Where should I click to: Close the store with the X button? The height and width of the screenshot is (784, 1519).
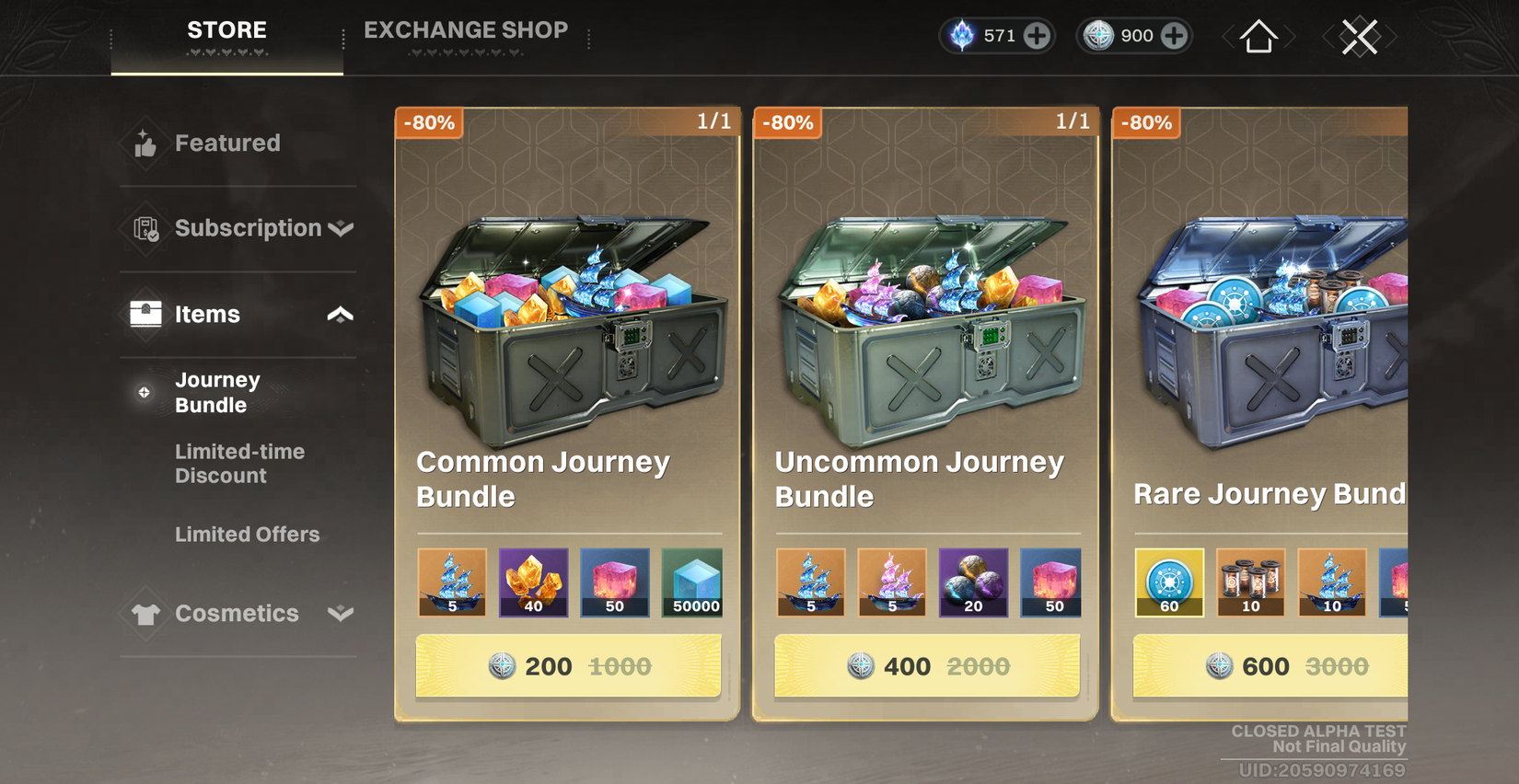[1360, 36]
